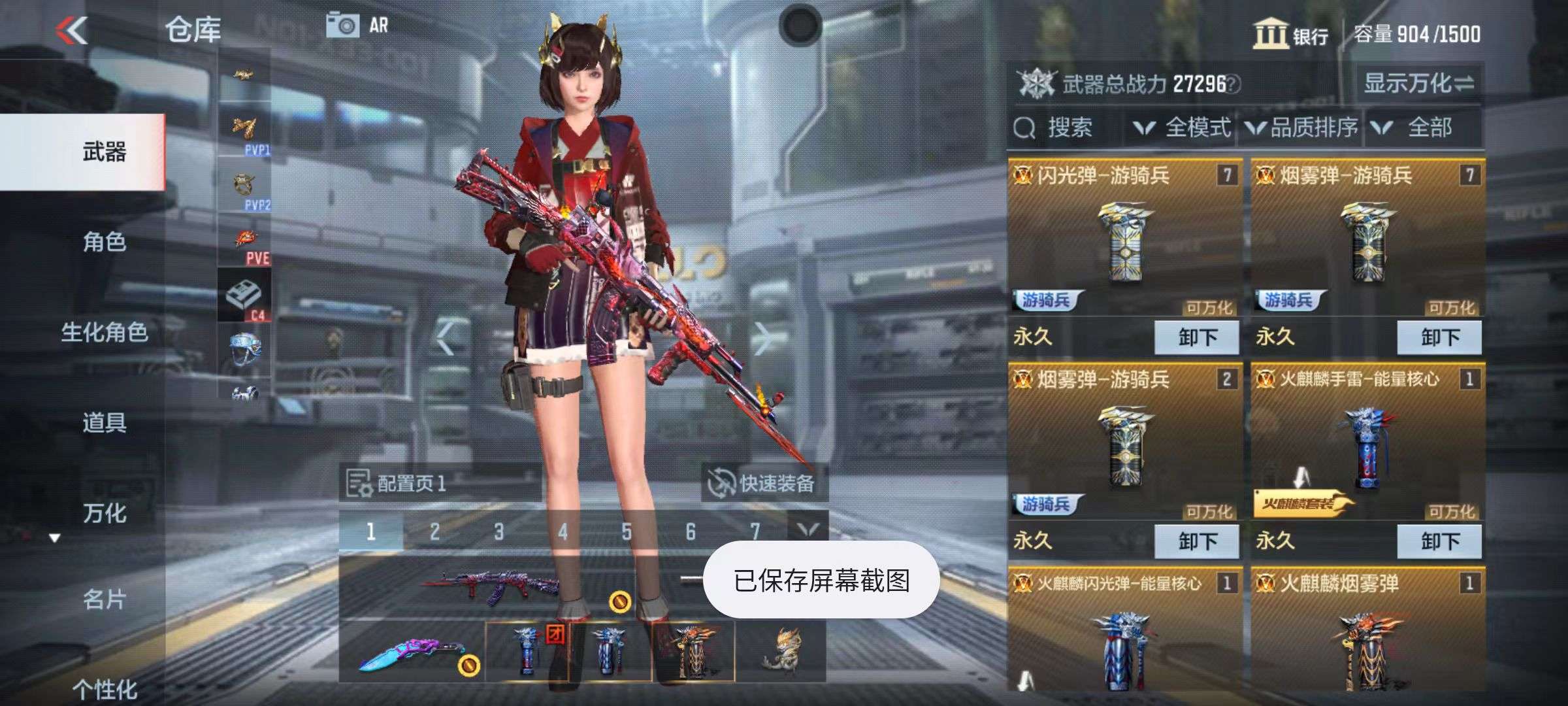Open the 生化角色 category

[x=105, y=332]
